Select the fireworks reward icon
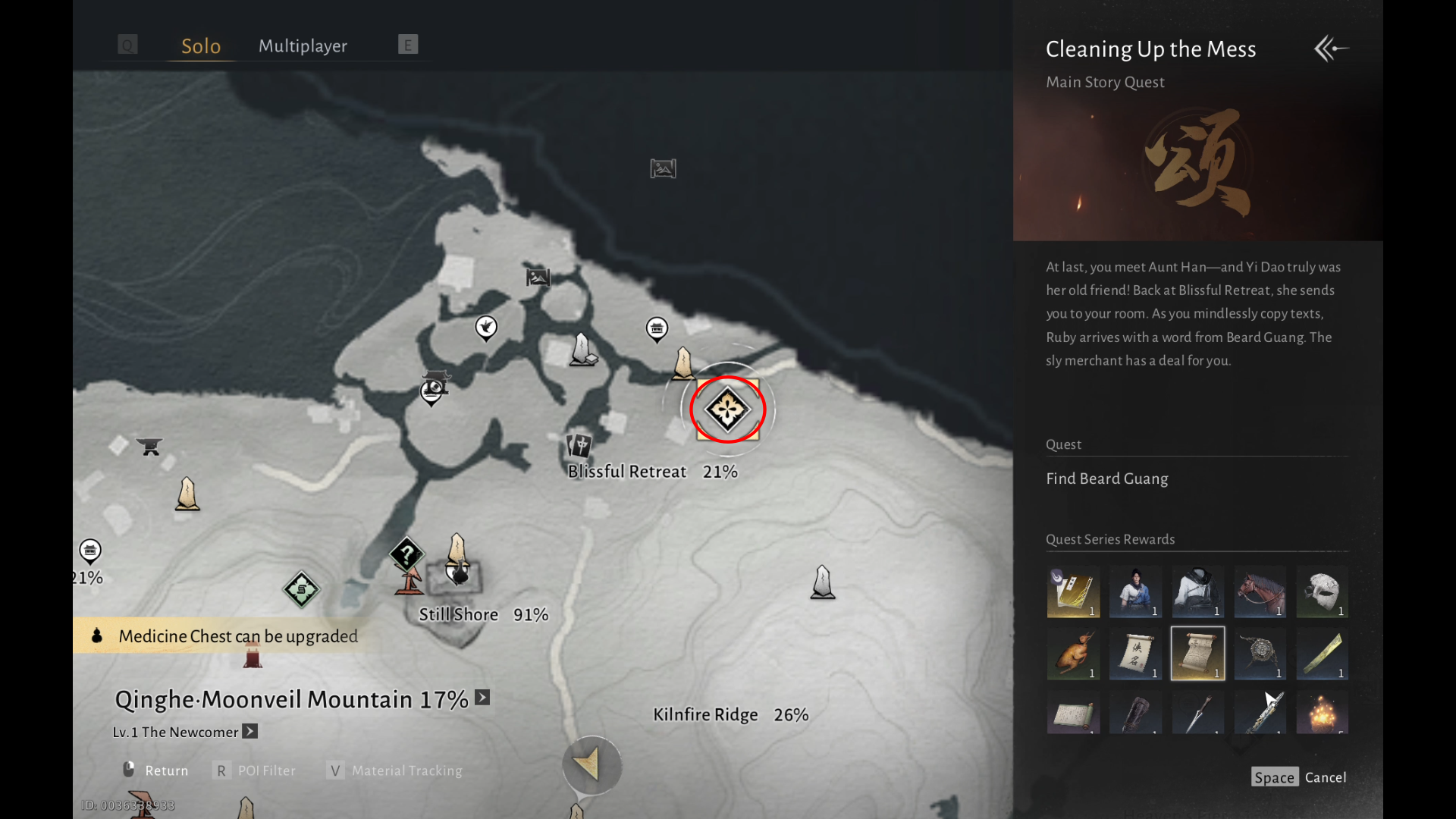 click(x=1322, y=714)
